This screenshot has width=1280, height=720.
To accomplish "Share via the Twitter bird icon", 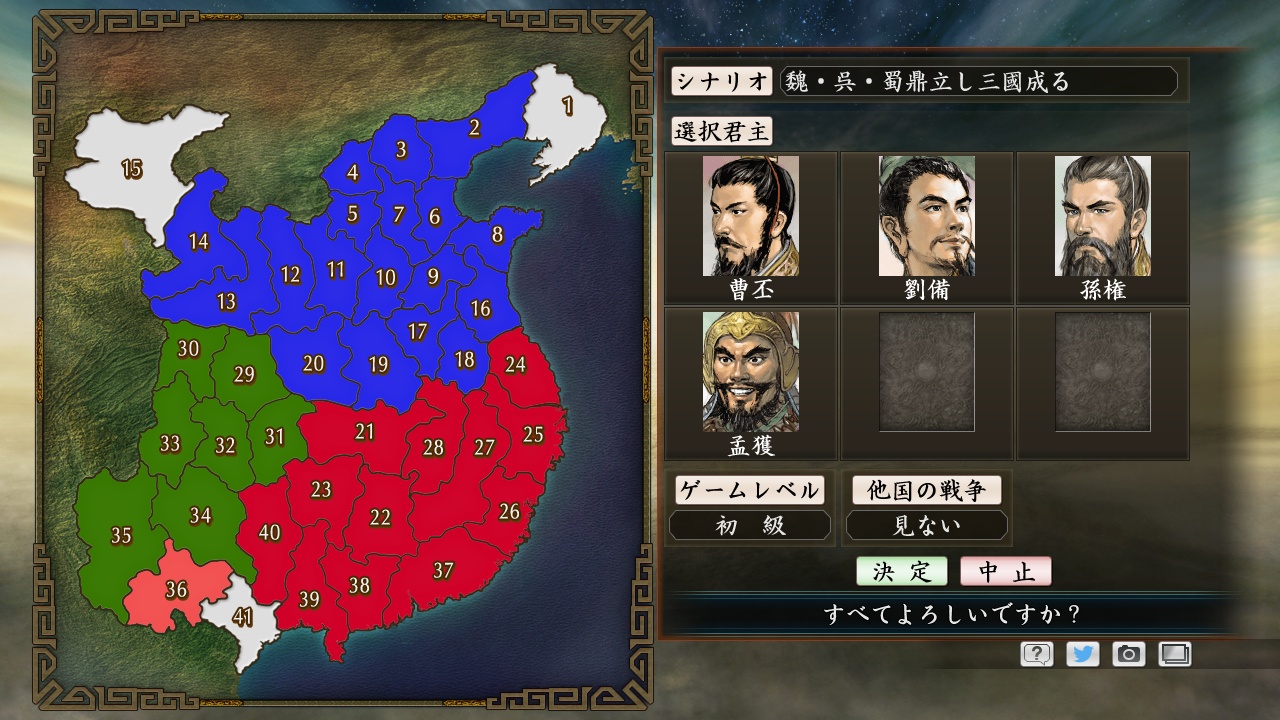I will tap(1084, 654).
